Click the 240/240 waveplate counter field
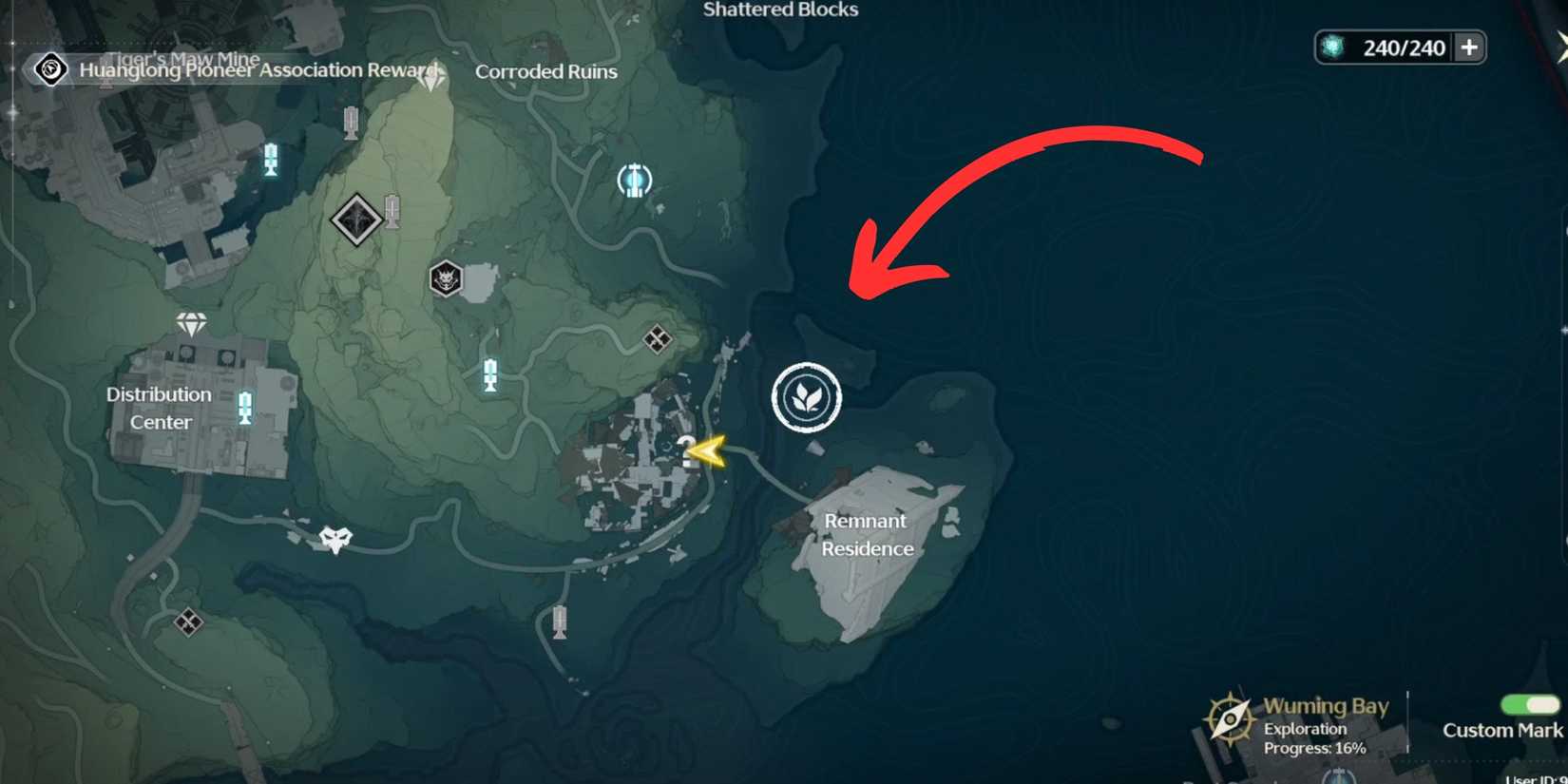 point(1406,47)
